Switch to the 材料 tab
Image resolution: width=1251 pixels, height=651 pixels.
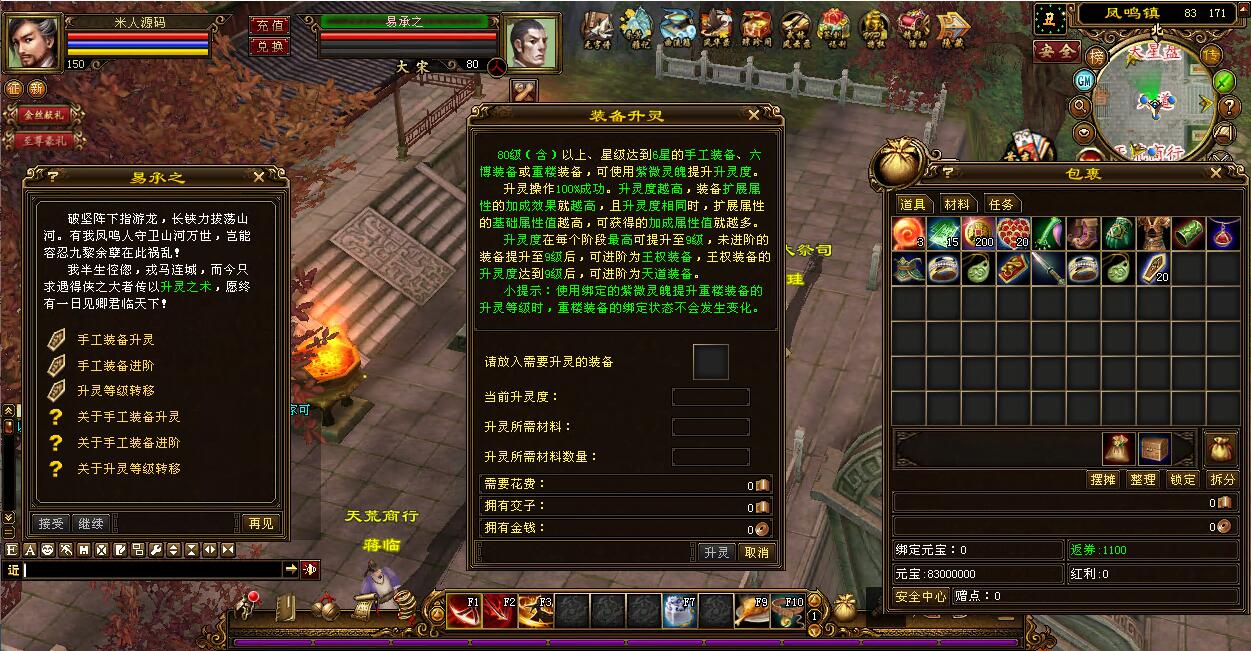point(957,204)
